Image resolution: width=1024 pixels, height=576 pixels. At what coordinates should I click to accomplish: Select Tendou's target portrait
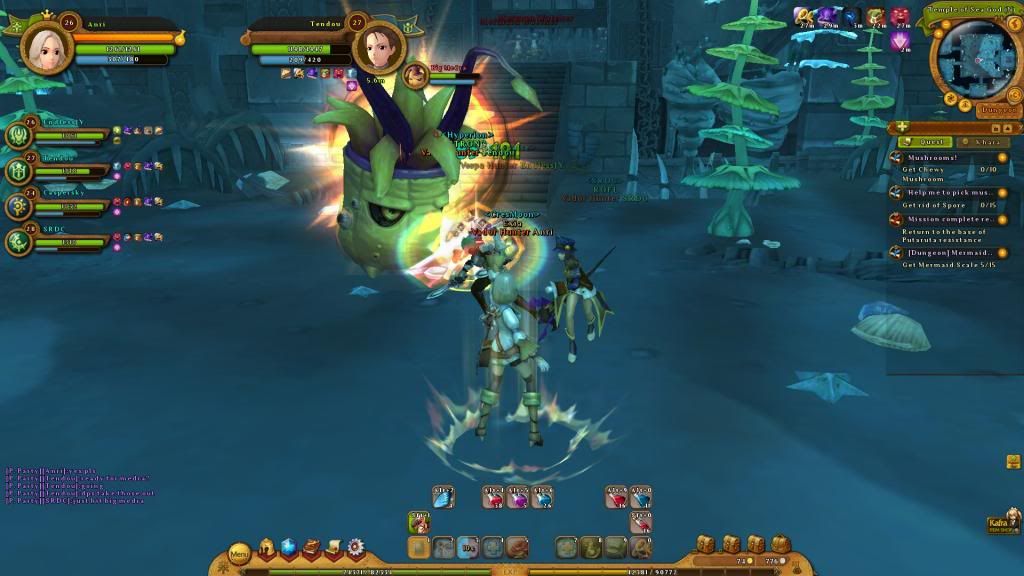pyautogui.click(x=378, y=45)
